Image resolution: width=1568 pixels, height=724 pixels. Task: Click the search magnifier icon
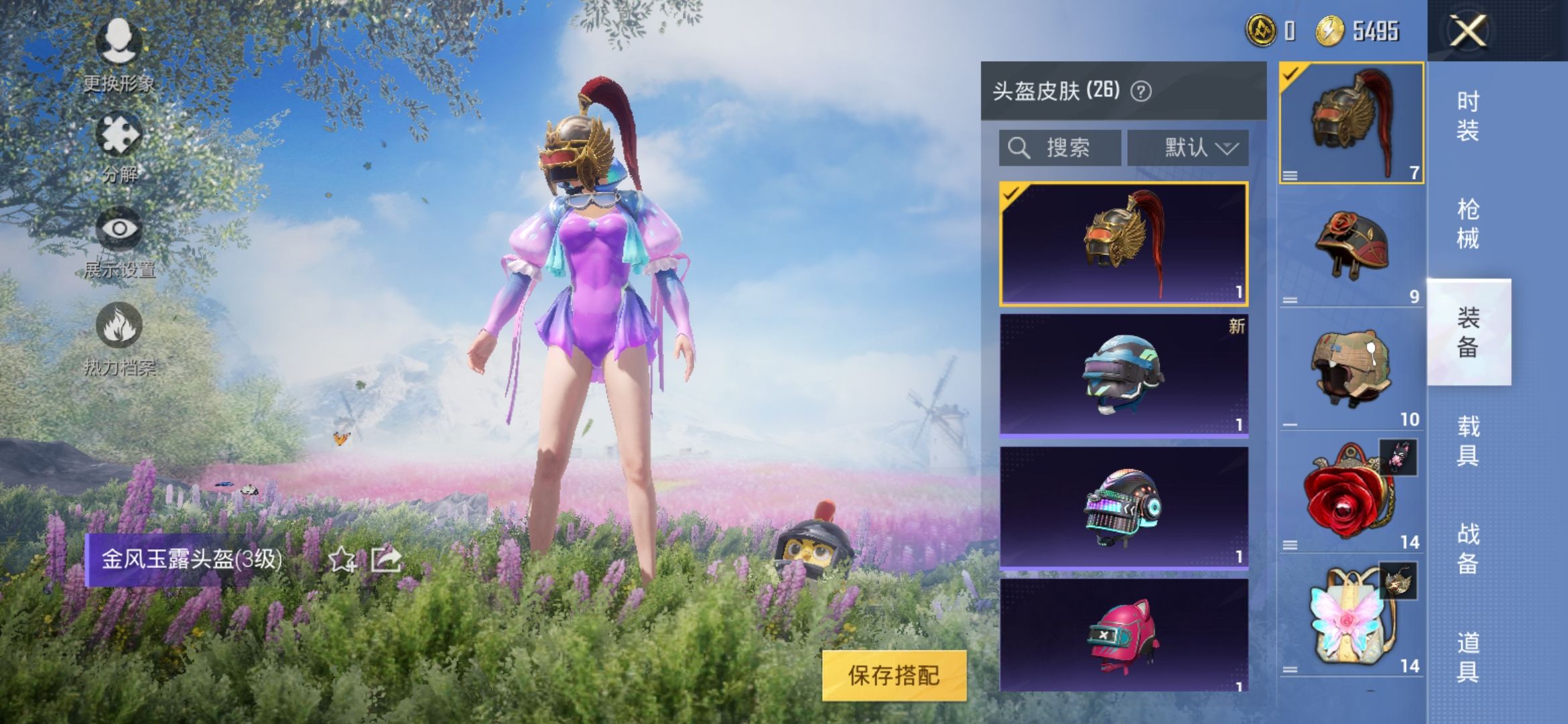coord(1021,147)
